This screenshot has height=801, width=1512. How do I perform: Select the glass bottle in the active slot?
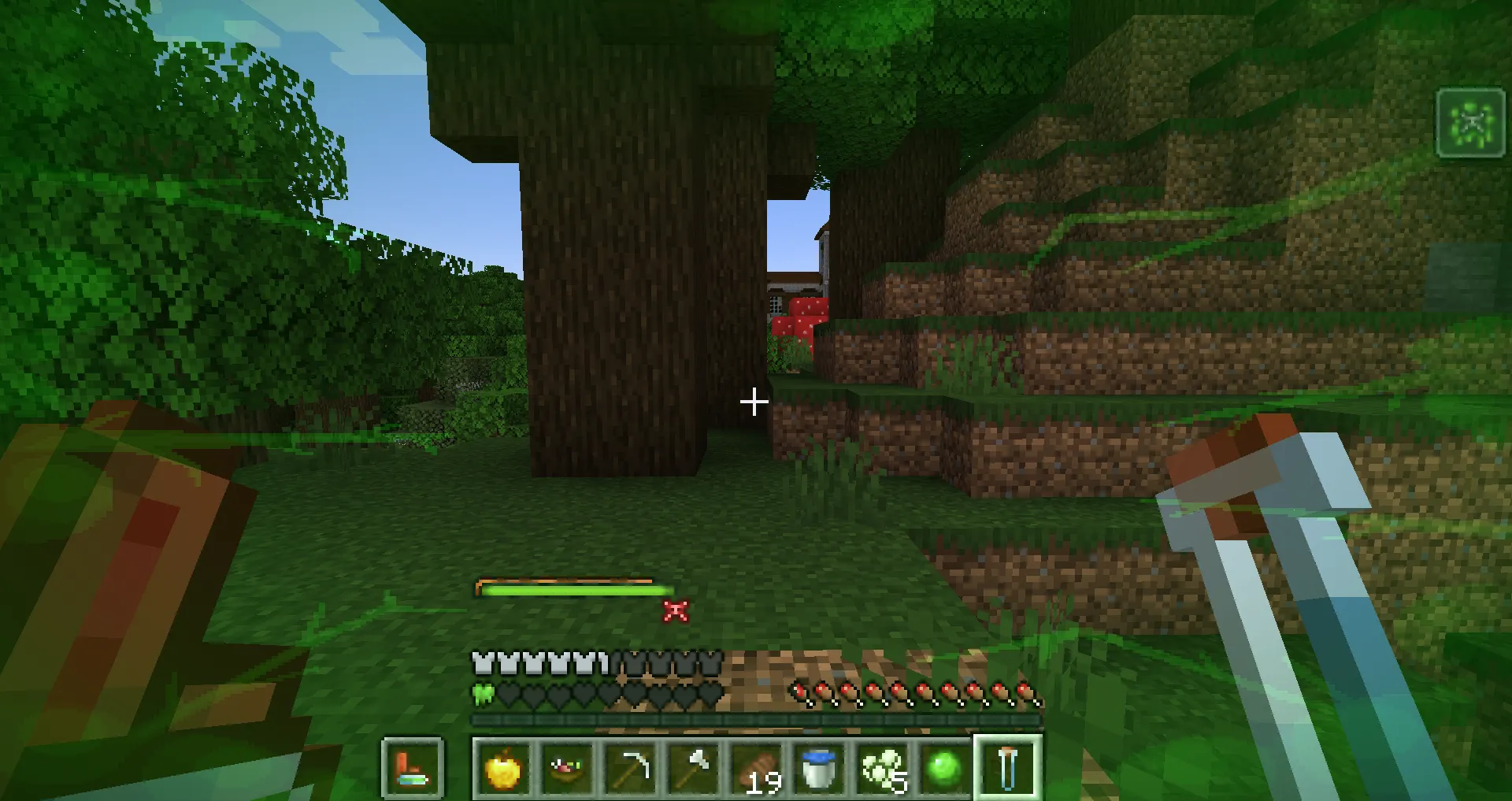point(1008,768)
